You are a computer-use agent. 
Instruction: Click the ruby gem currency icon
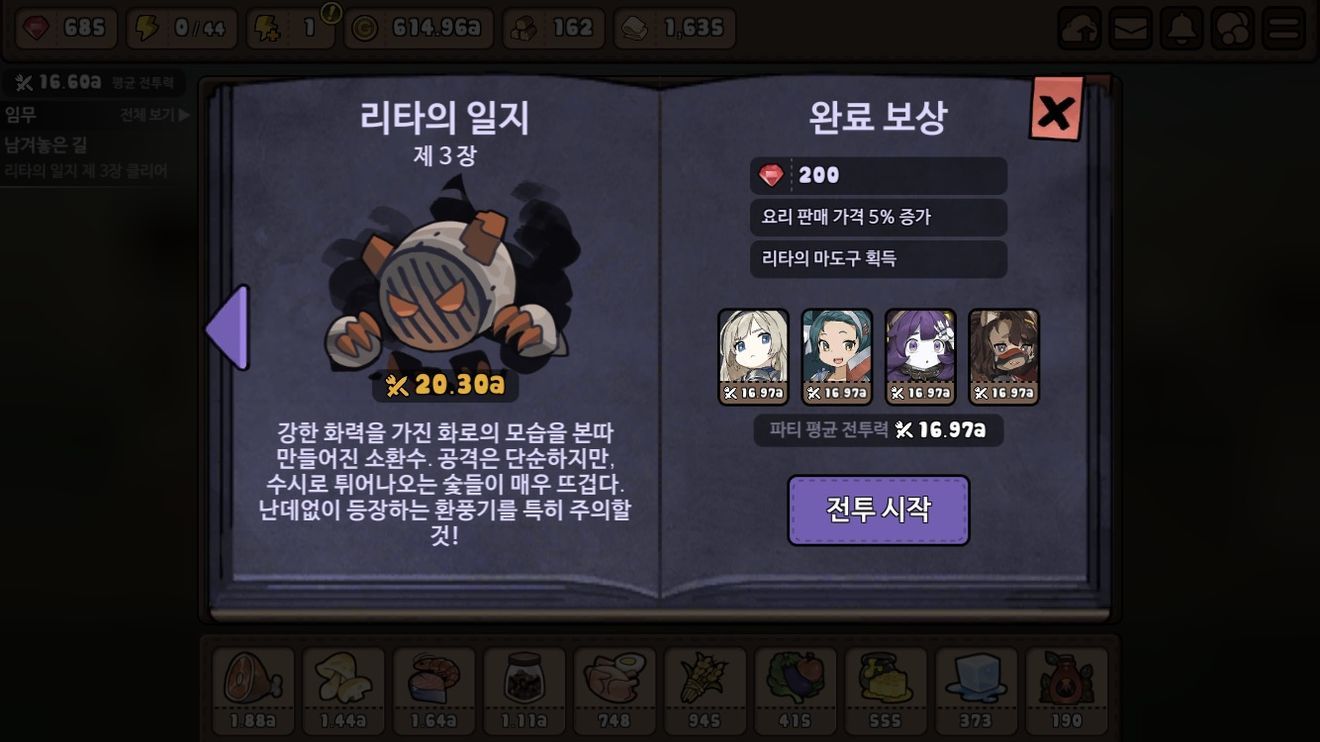tap(38, 28)
